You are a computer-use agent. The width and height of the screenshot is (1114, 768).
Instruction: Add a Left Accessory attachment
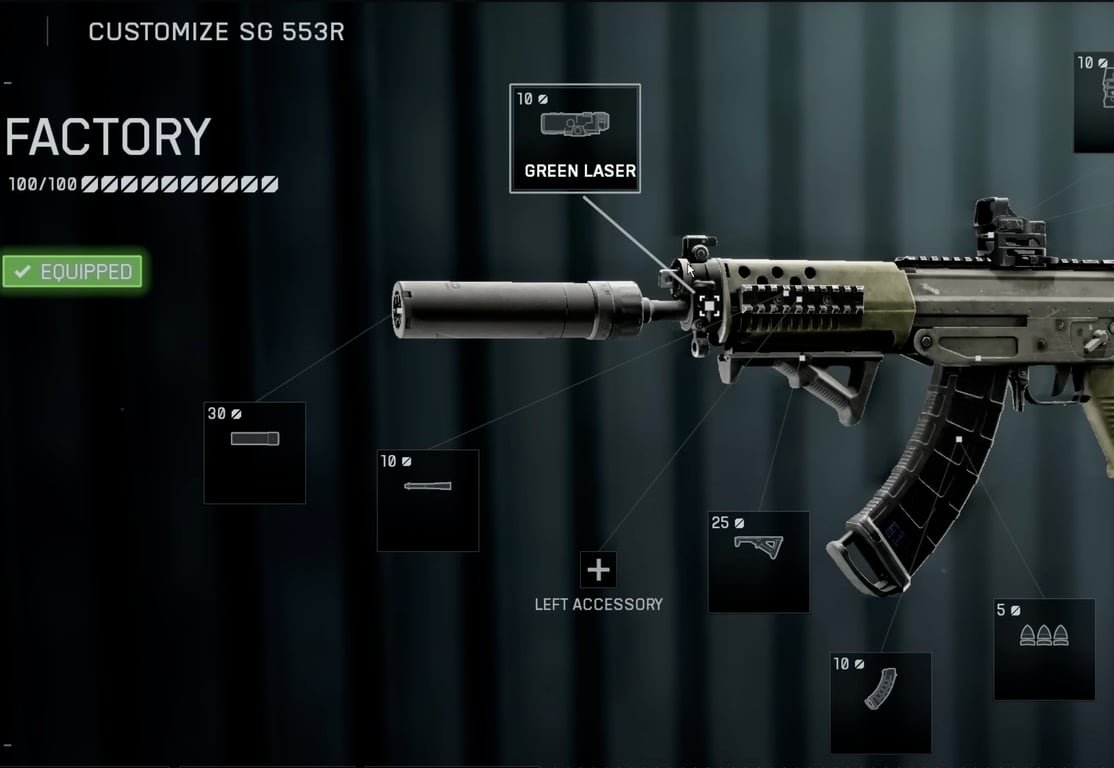tap(598, 570)
